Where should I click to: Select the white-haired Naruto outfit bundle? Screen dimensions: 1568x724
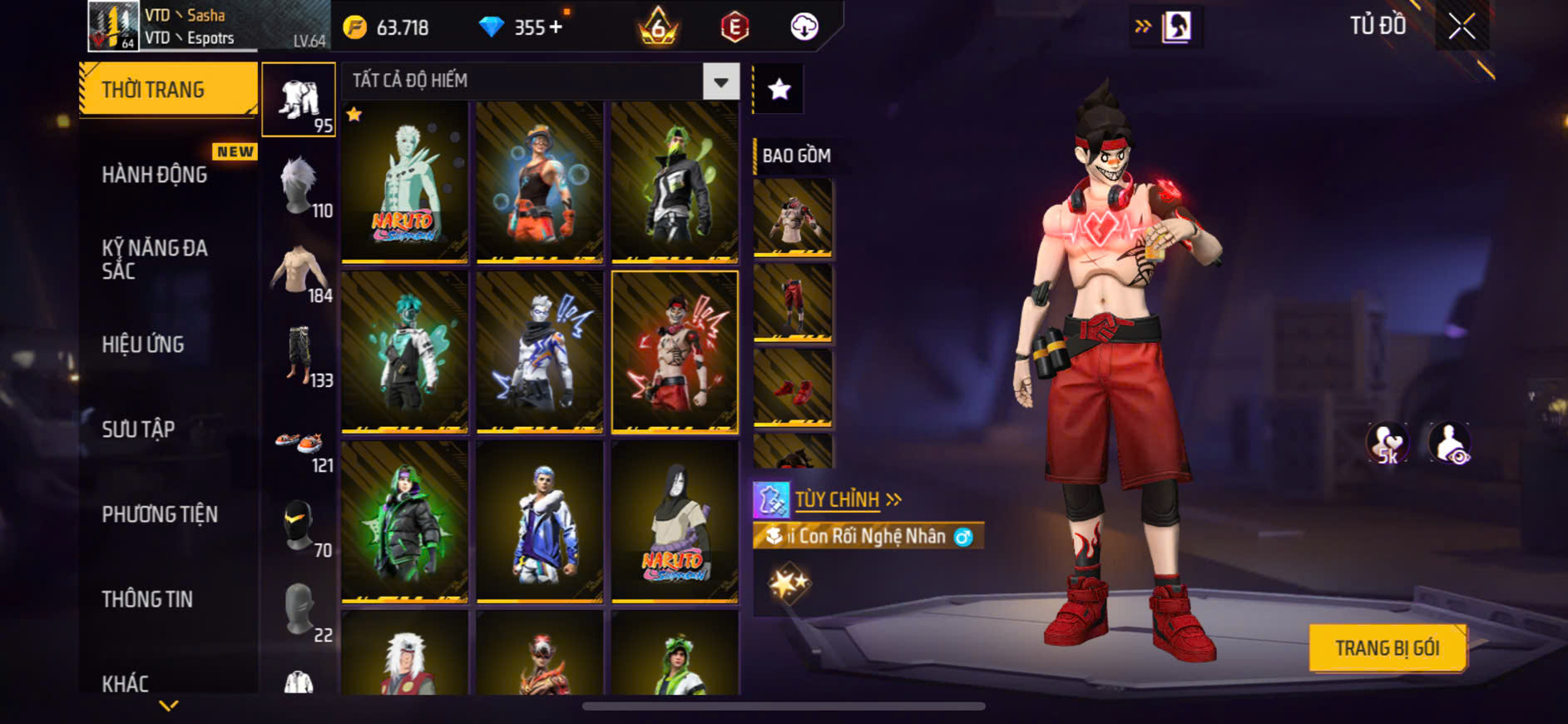(405, 182)
